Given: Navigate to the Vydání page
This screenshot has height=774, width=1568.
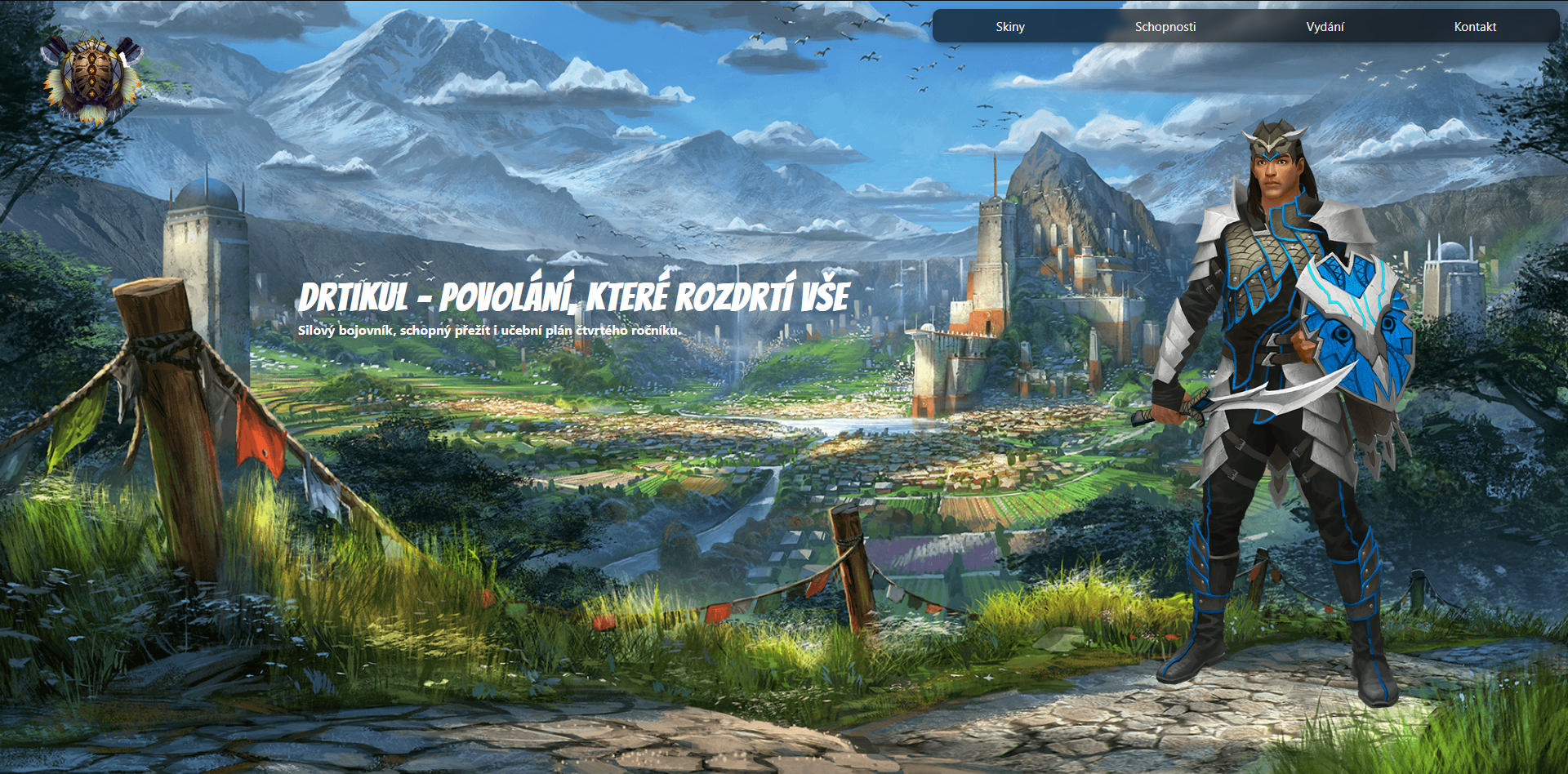Looking at the screenshot, I should pos(1325,26).
